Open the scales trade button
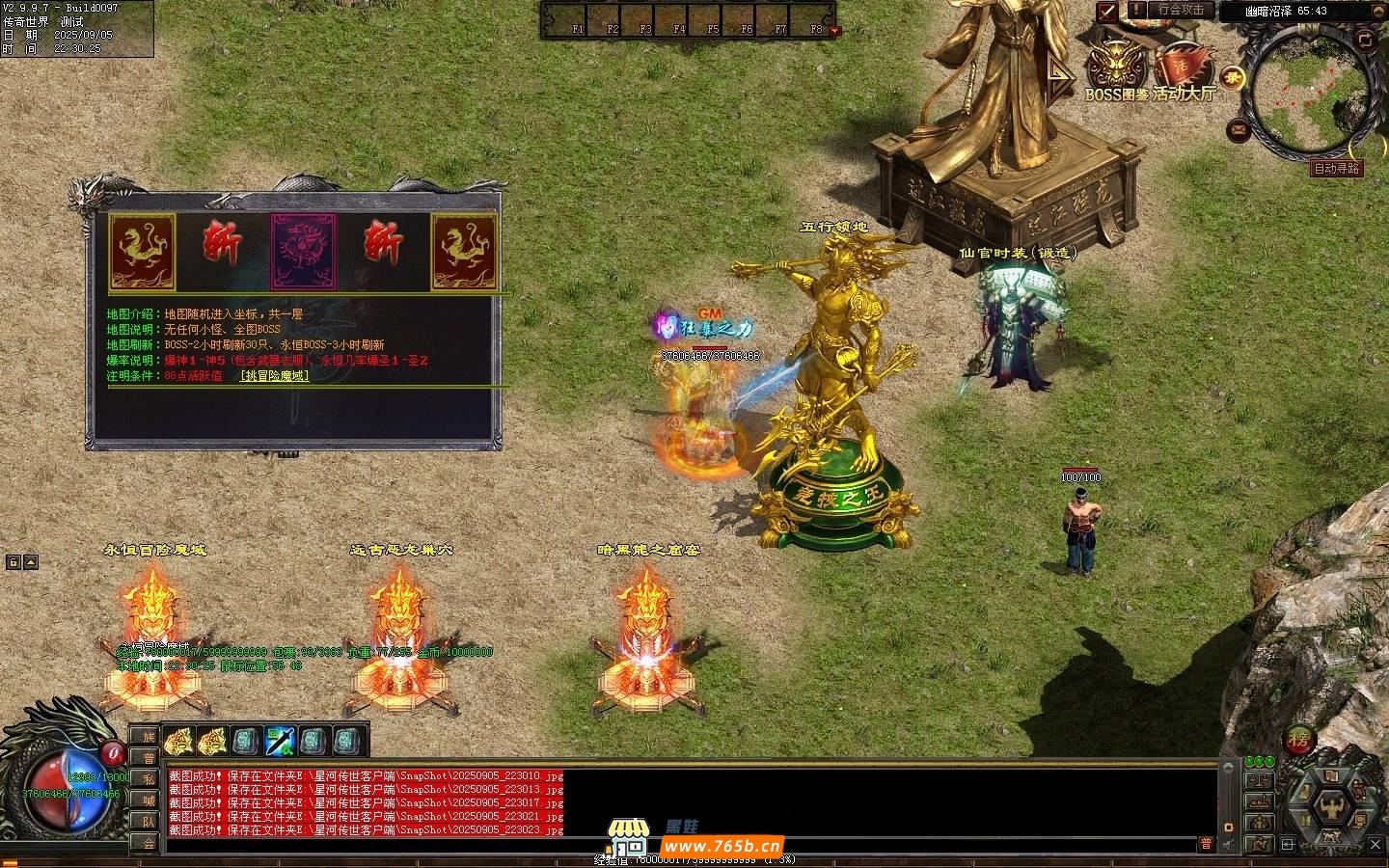The width and height of the screenshot is (1389, 868). pyautogui.click(x=1258, y=779)
